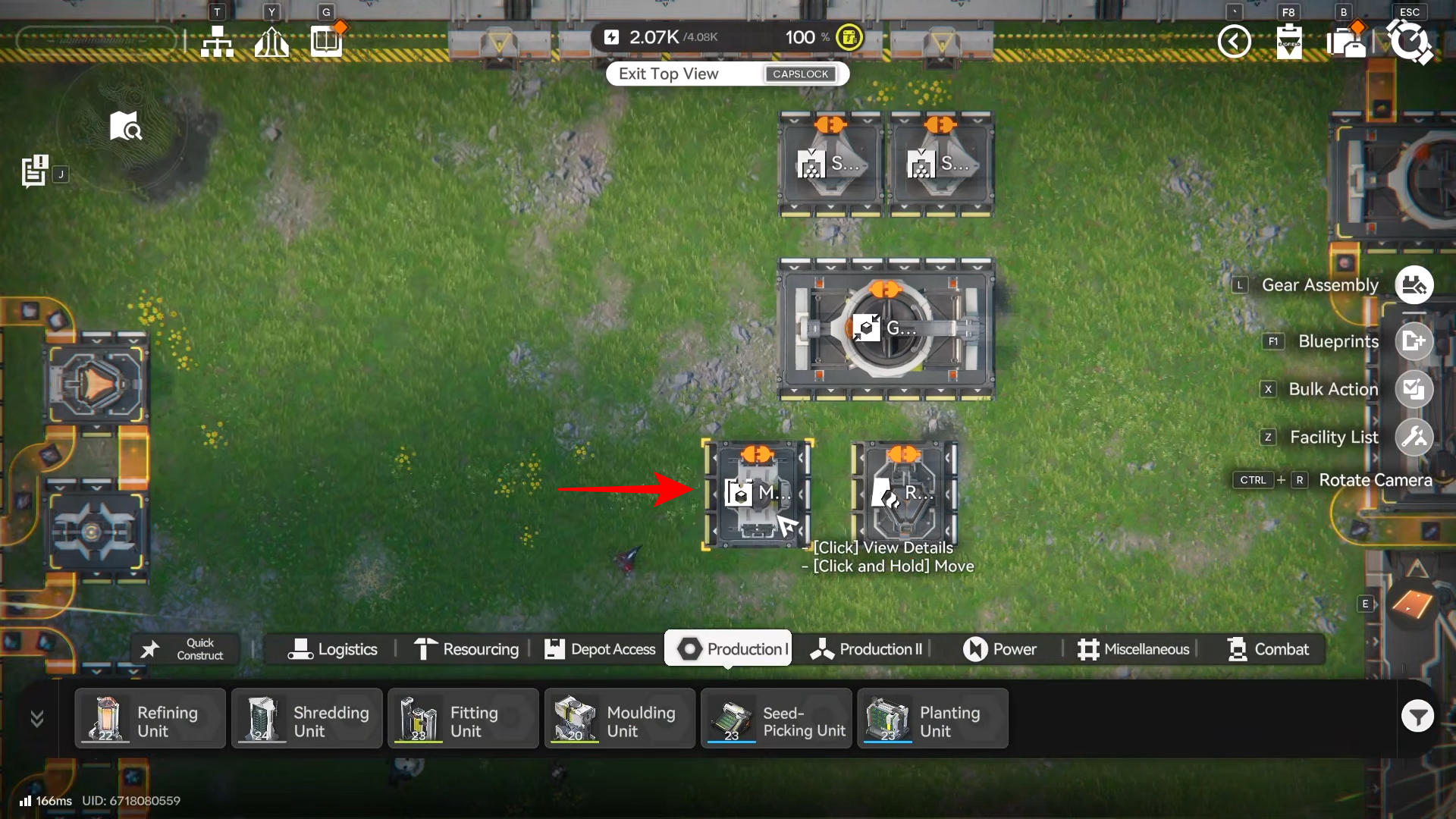Image resolution: width=1456 pixels, height=819 pixels.
Task: Open the Depot Access category
Action: tap(600, 649)
